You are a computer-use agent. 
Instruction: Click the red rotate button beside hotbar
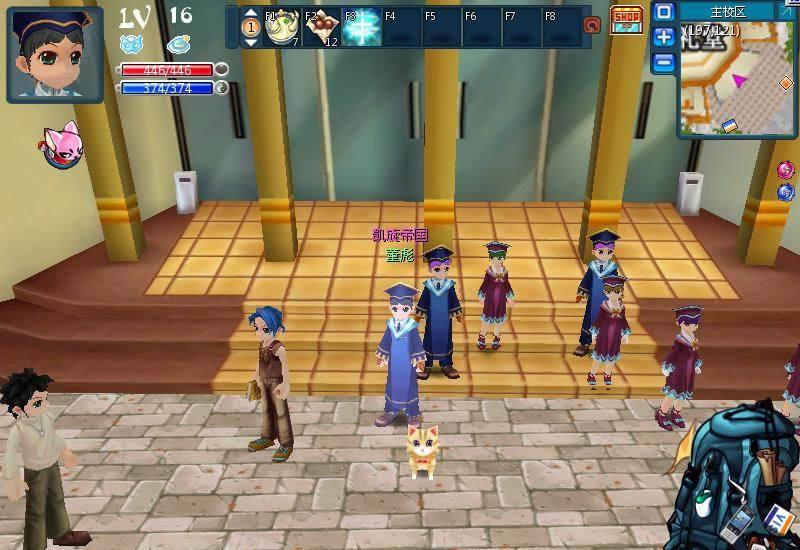(x=591, y=26)
